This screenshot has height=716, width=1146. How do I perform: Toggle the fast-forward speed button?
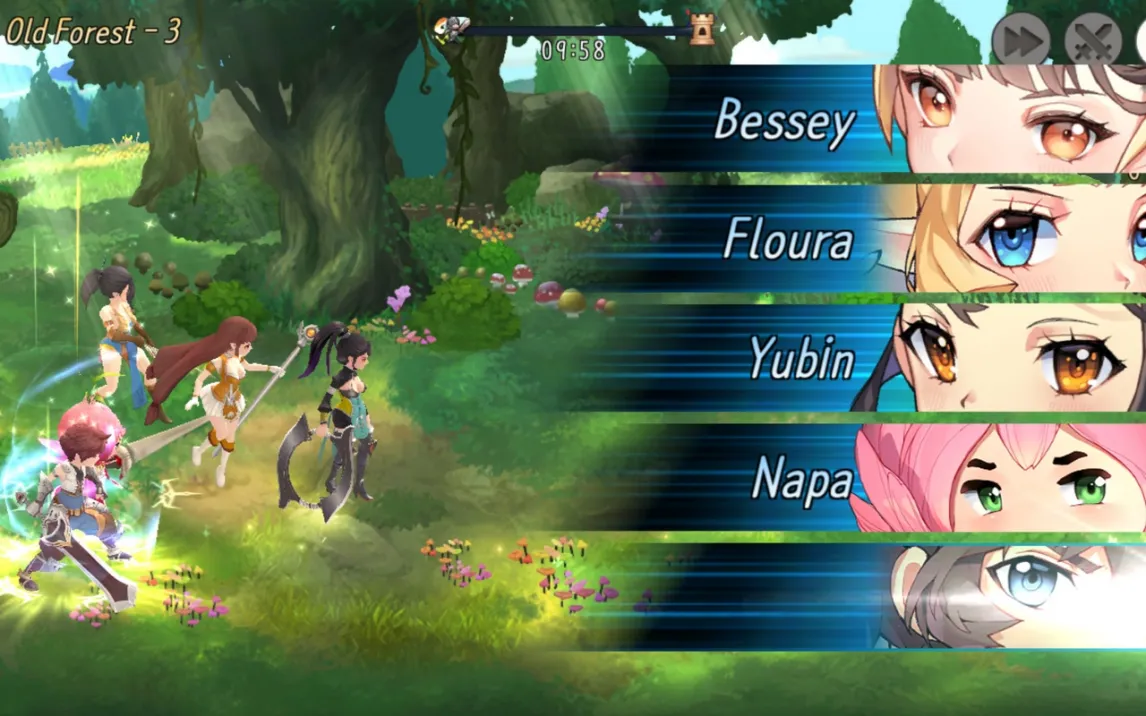(1020, 41)
